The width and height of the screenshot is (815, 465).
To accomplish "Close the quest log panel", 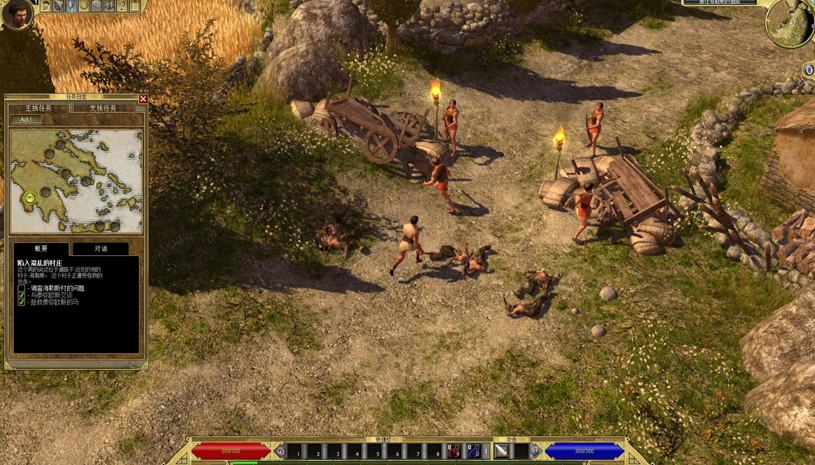I will pos(143,99).
